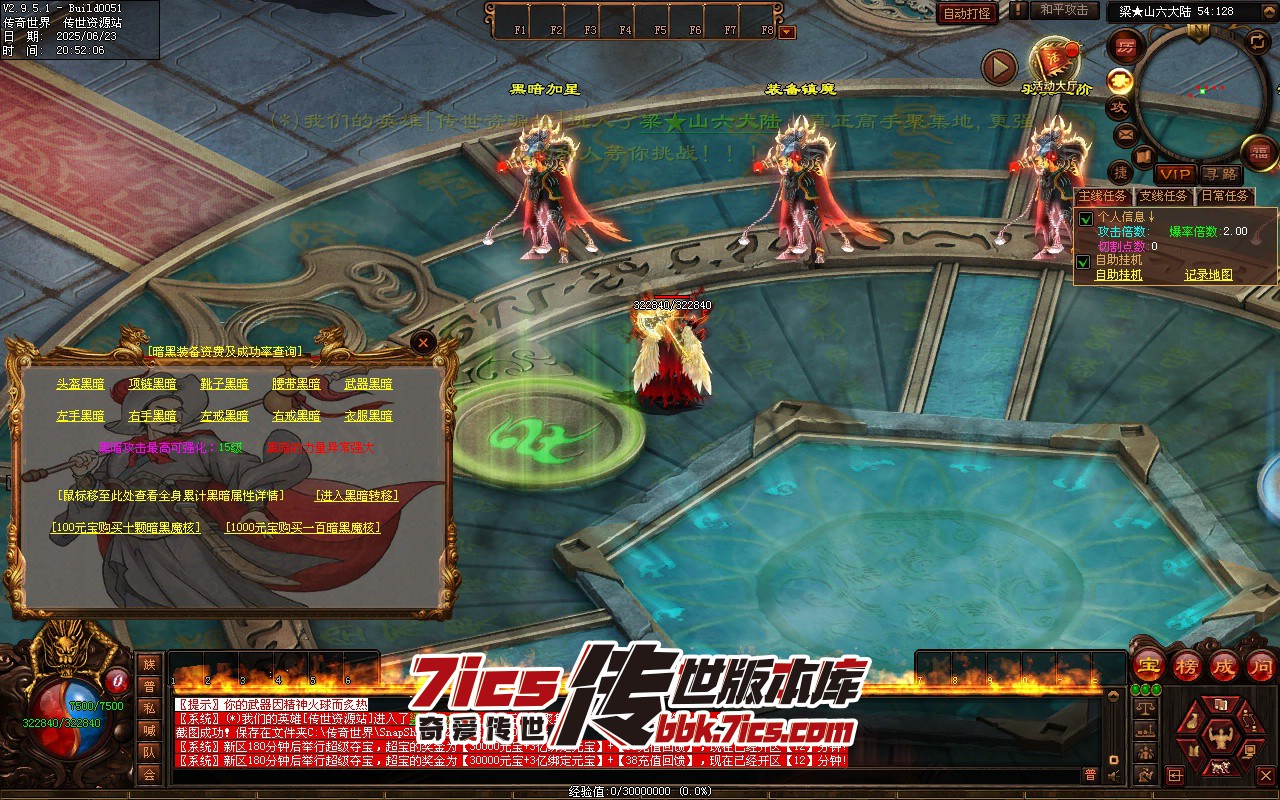Screen dimensions: 1280x800
Task: Click the 左手黑暗 left-hand link
Action: pos(80,416)
